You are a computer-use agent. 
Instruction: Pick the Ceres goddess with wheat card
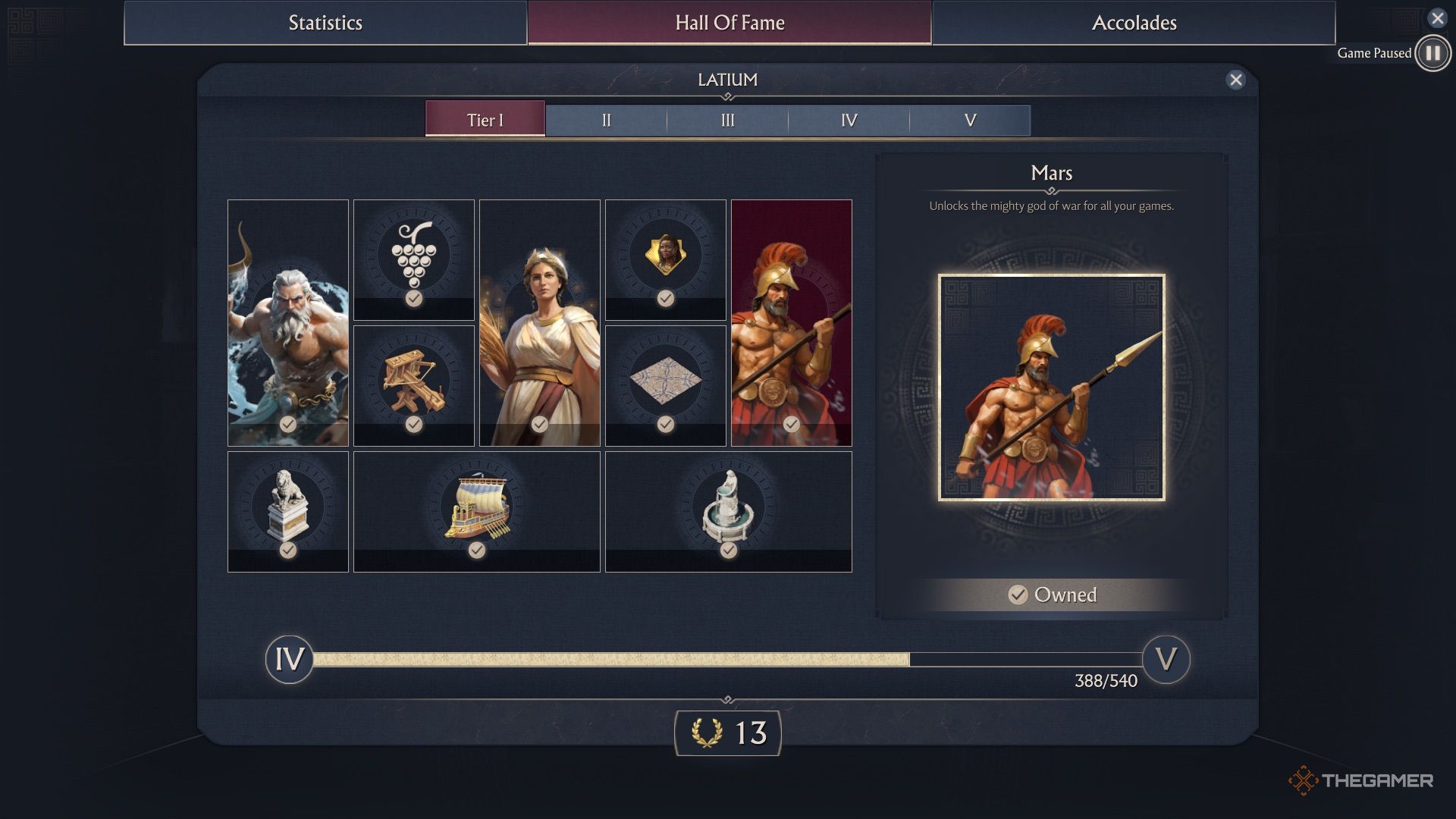coord(540,322)
